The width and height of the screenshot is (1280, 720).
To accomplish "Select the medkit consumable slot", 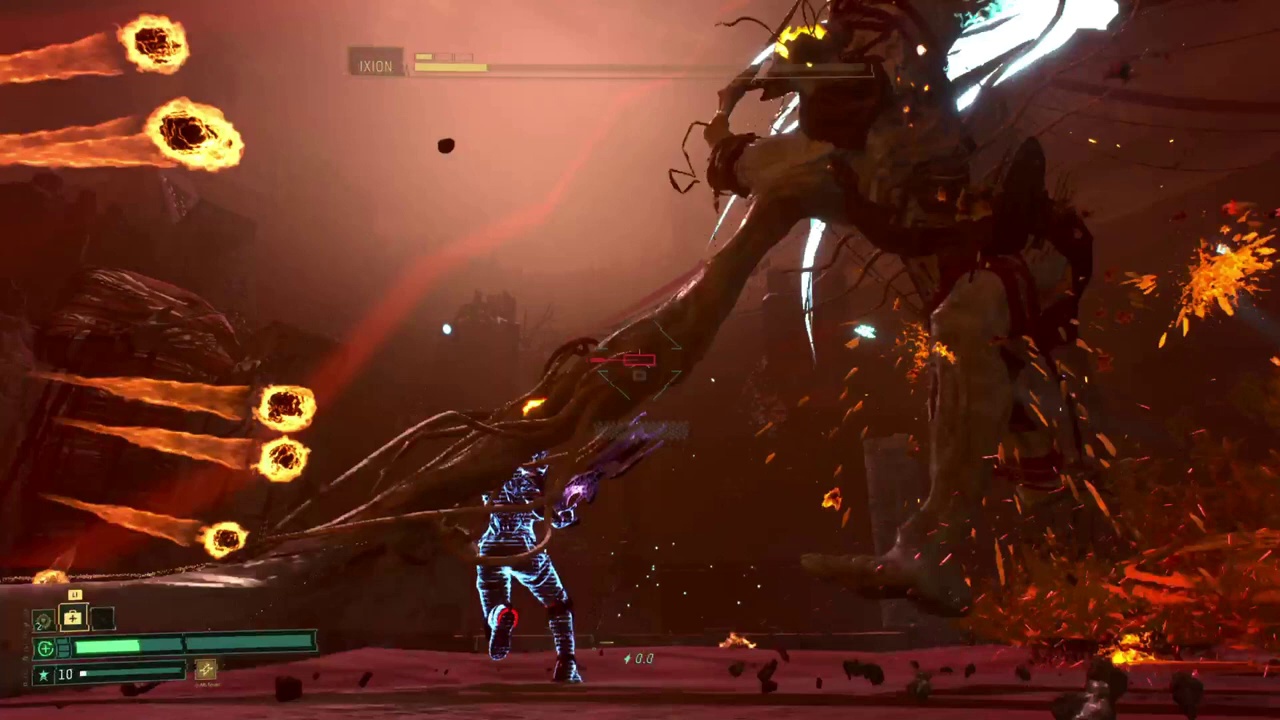I will [x=73, y=619].
